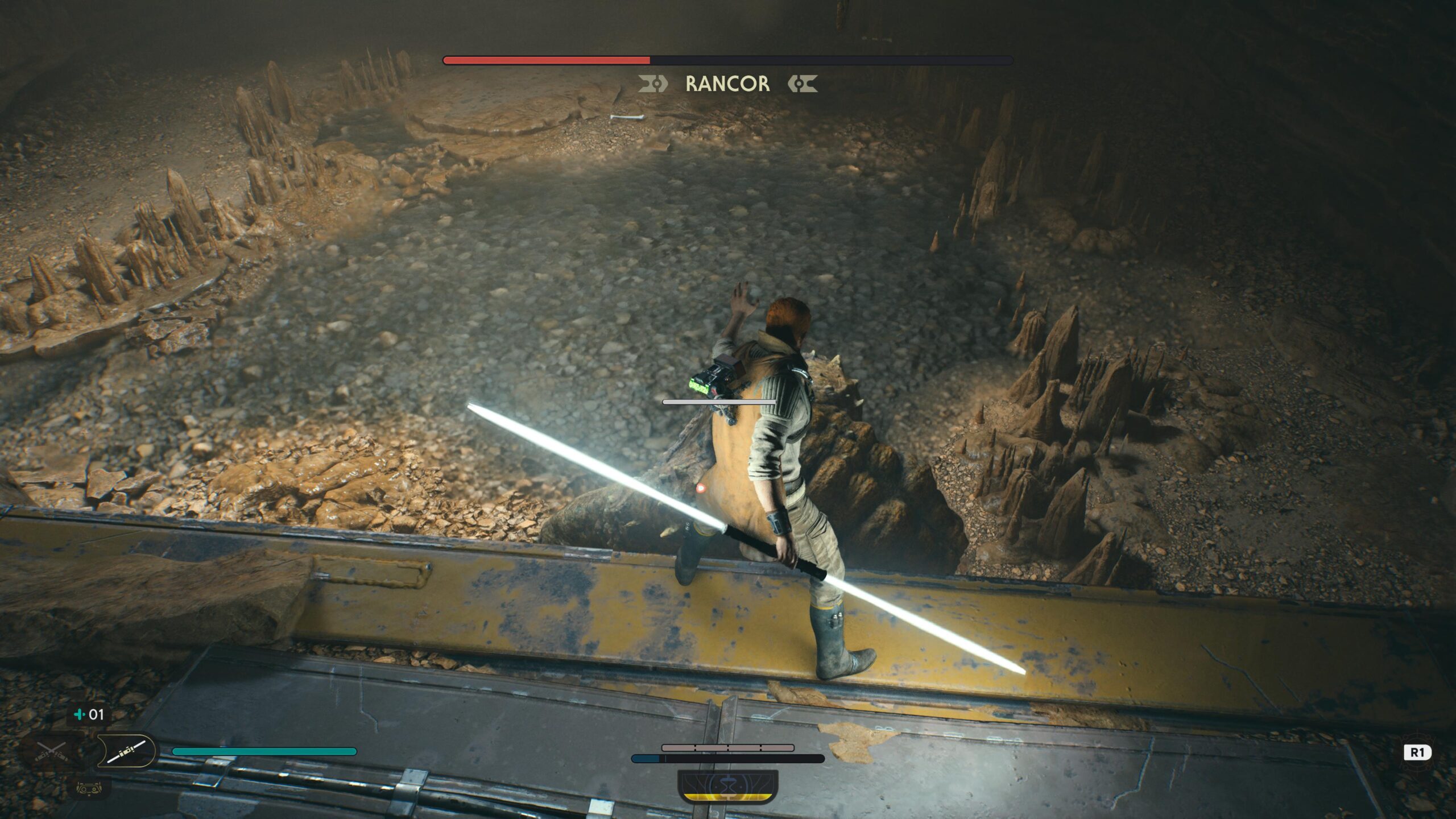The width and height of the screenshot is (1456, 819).
Task: Use the stim canister healing icon
Action: (x=89, y=714)
